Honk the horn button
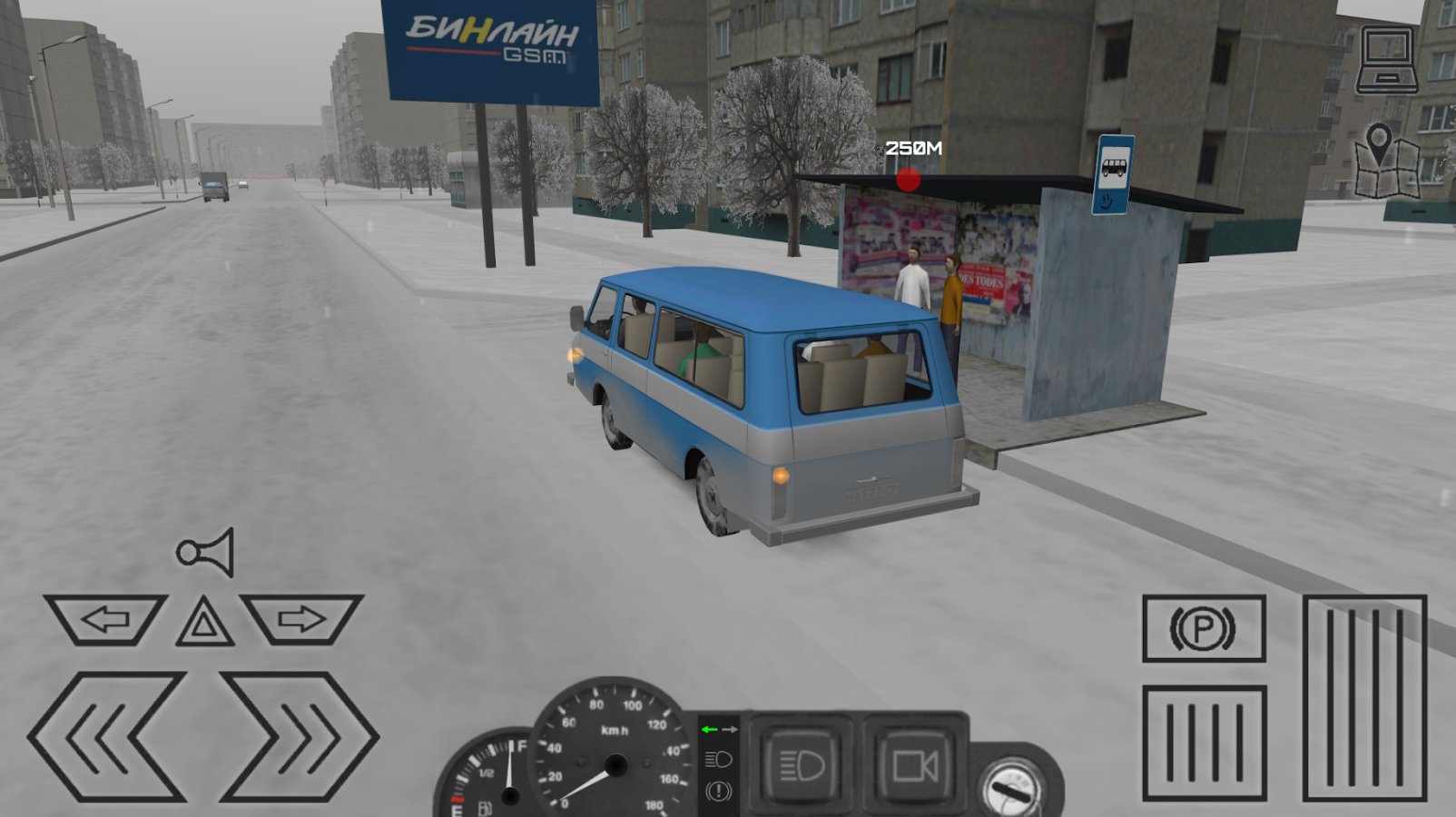This screenshot has width=1456, height=817. 206,551
